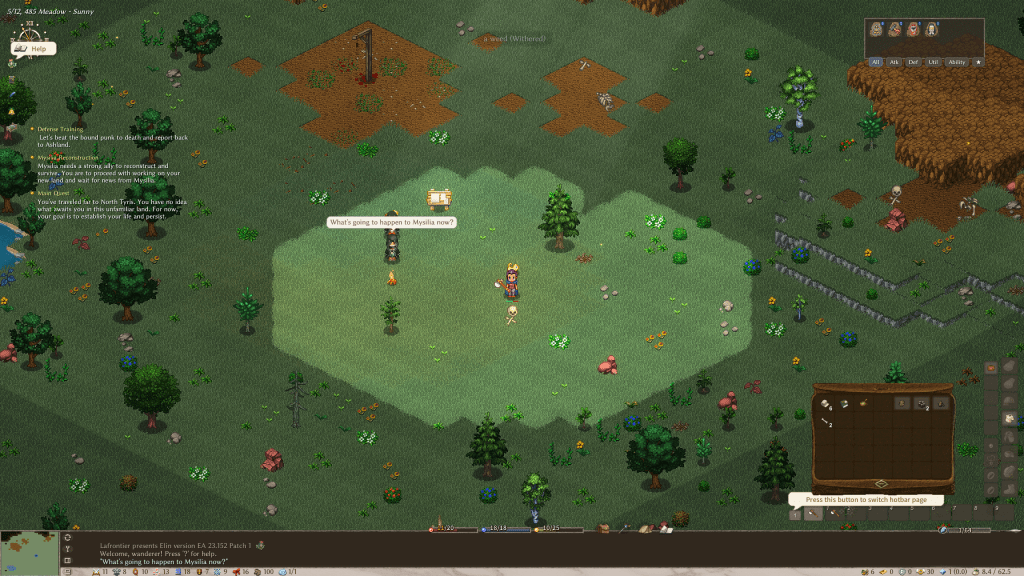Screen dimensions: 1024x576
Task: Switch to the Atk filter tab
Action: pos(895,62)
